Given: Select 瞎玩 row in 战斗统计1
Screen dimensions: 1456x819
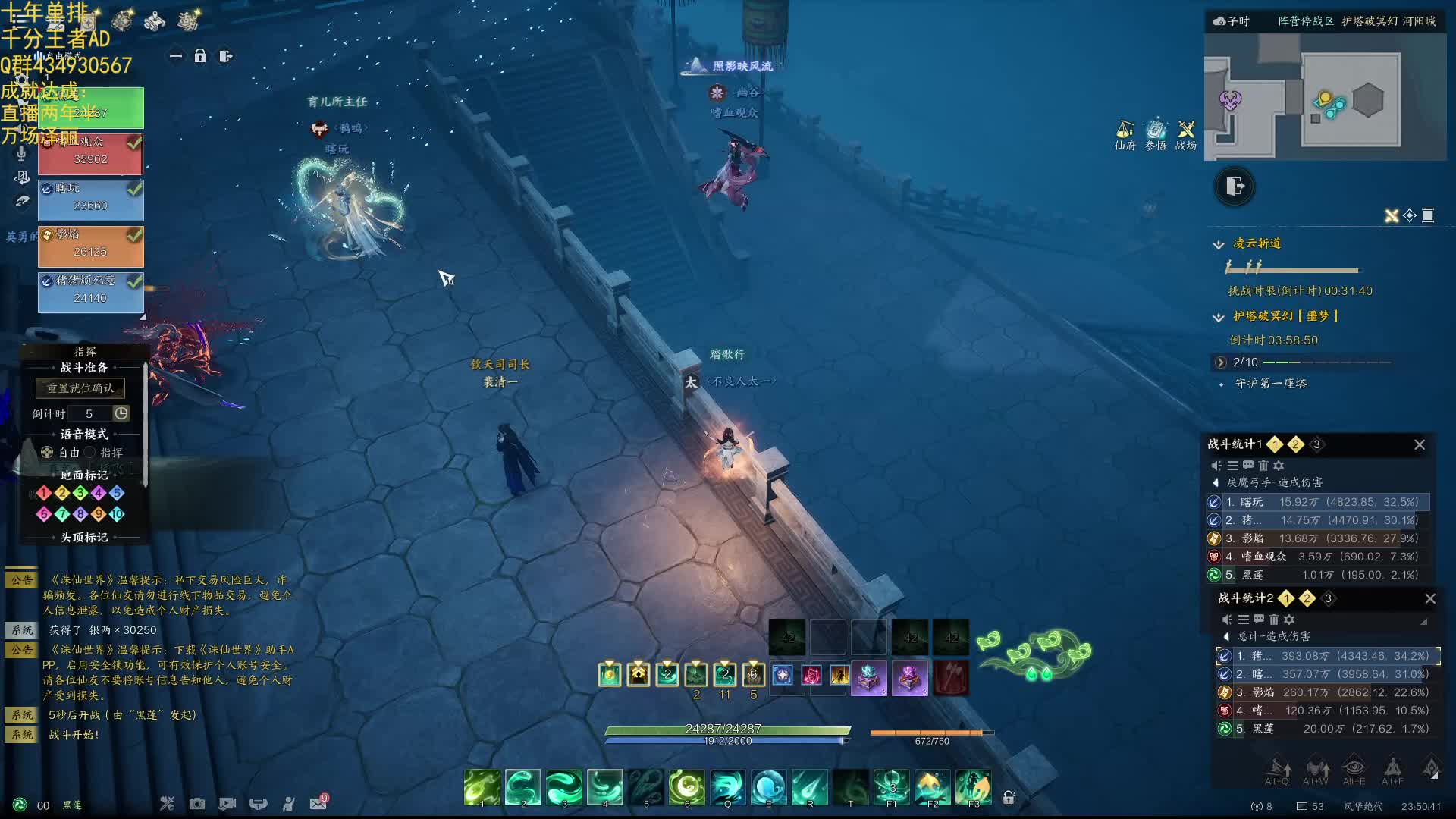Looking at the screenshot, I should point(1318,502).
